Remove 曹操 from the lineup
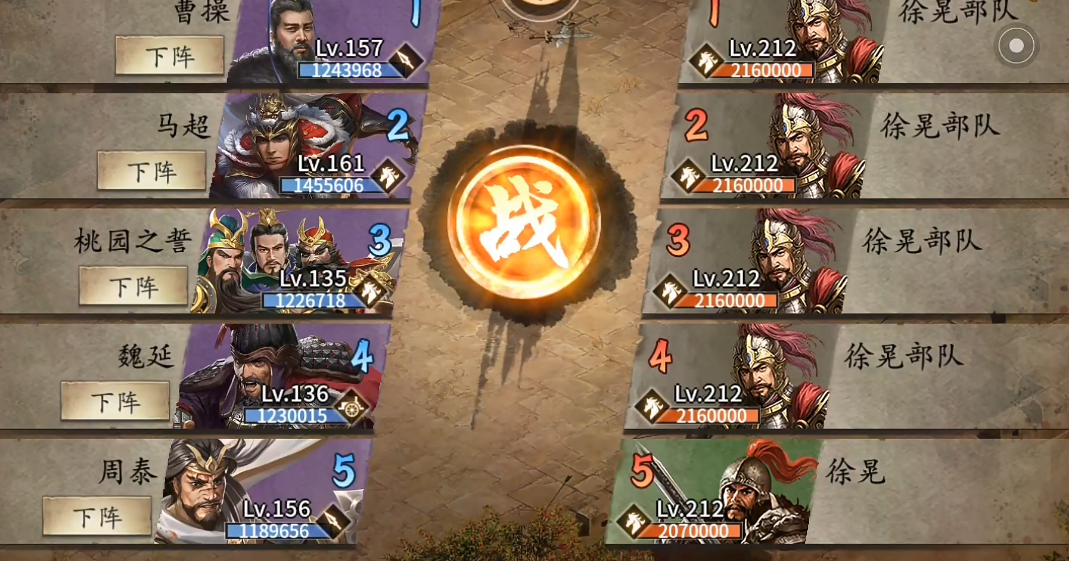1069x561 pixels. 169,56
